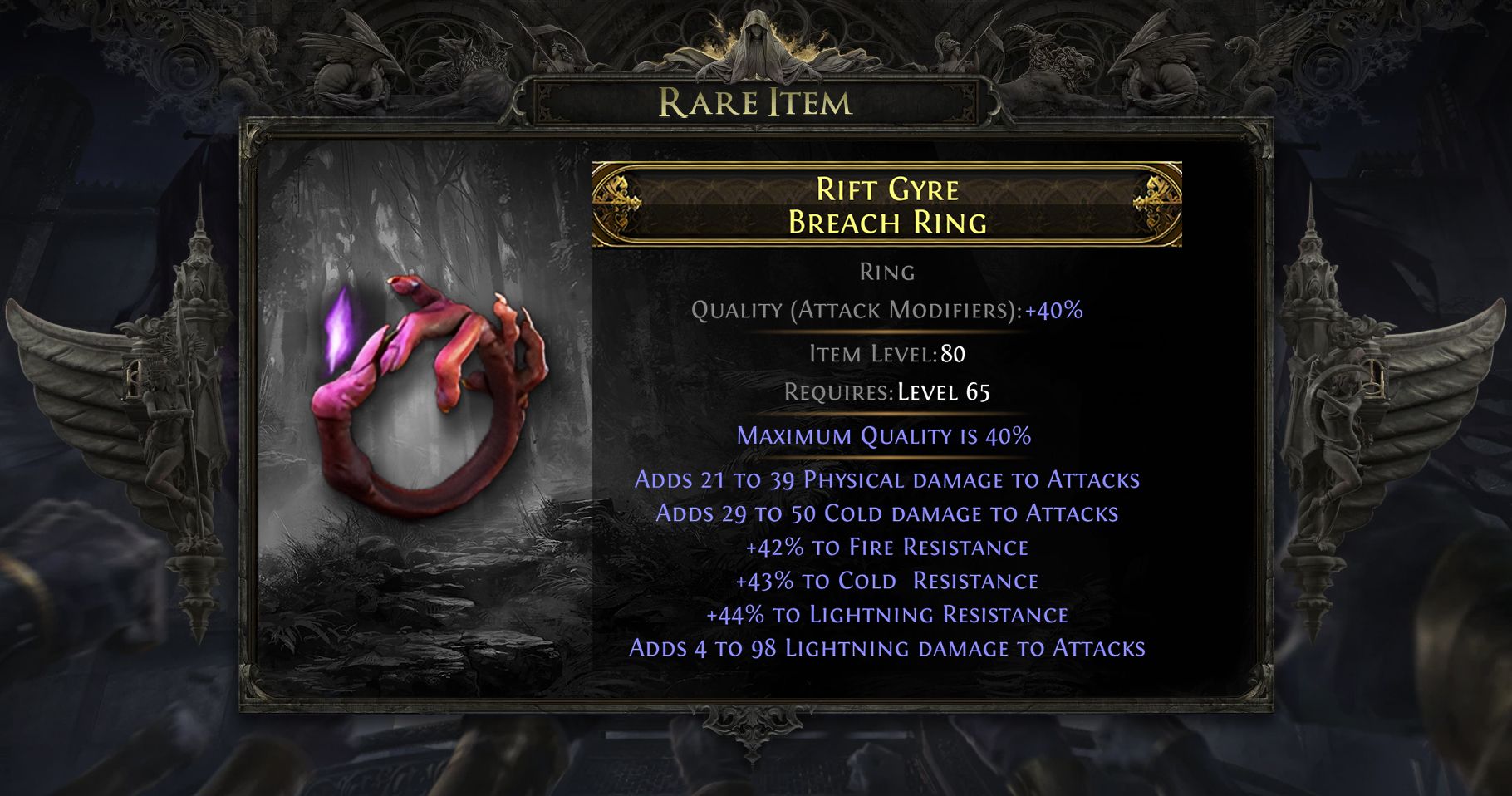Click the Adds 21 to 39 Physical damage line
This screenshot has width=1512, height=796.
click(x=887, y=479)
